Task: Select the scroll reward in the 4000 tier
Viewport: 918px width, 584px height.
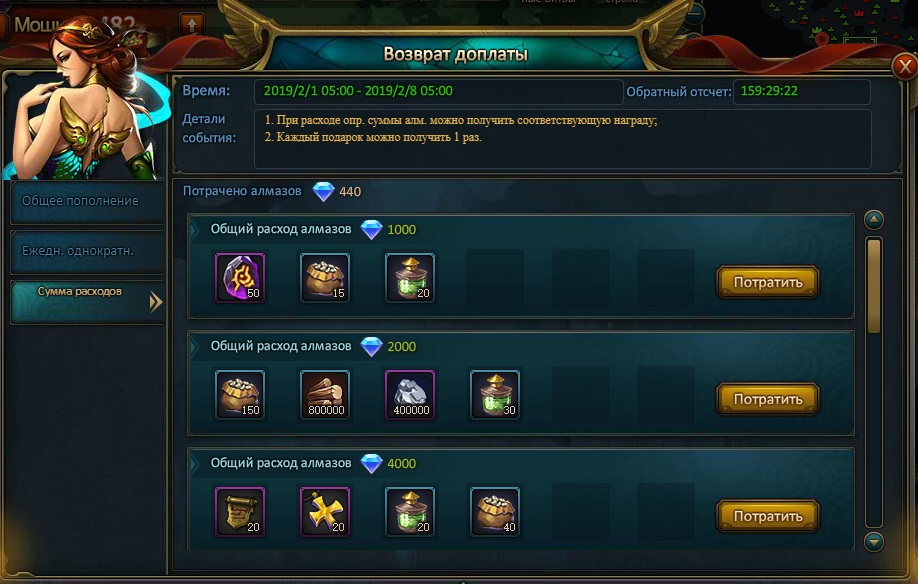Action: 240,512
